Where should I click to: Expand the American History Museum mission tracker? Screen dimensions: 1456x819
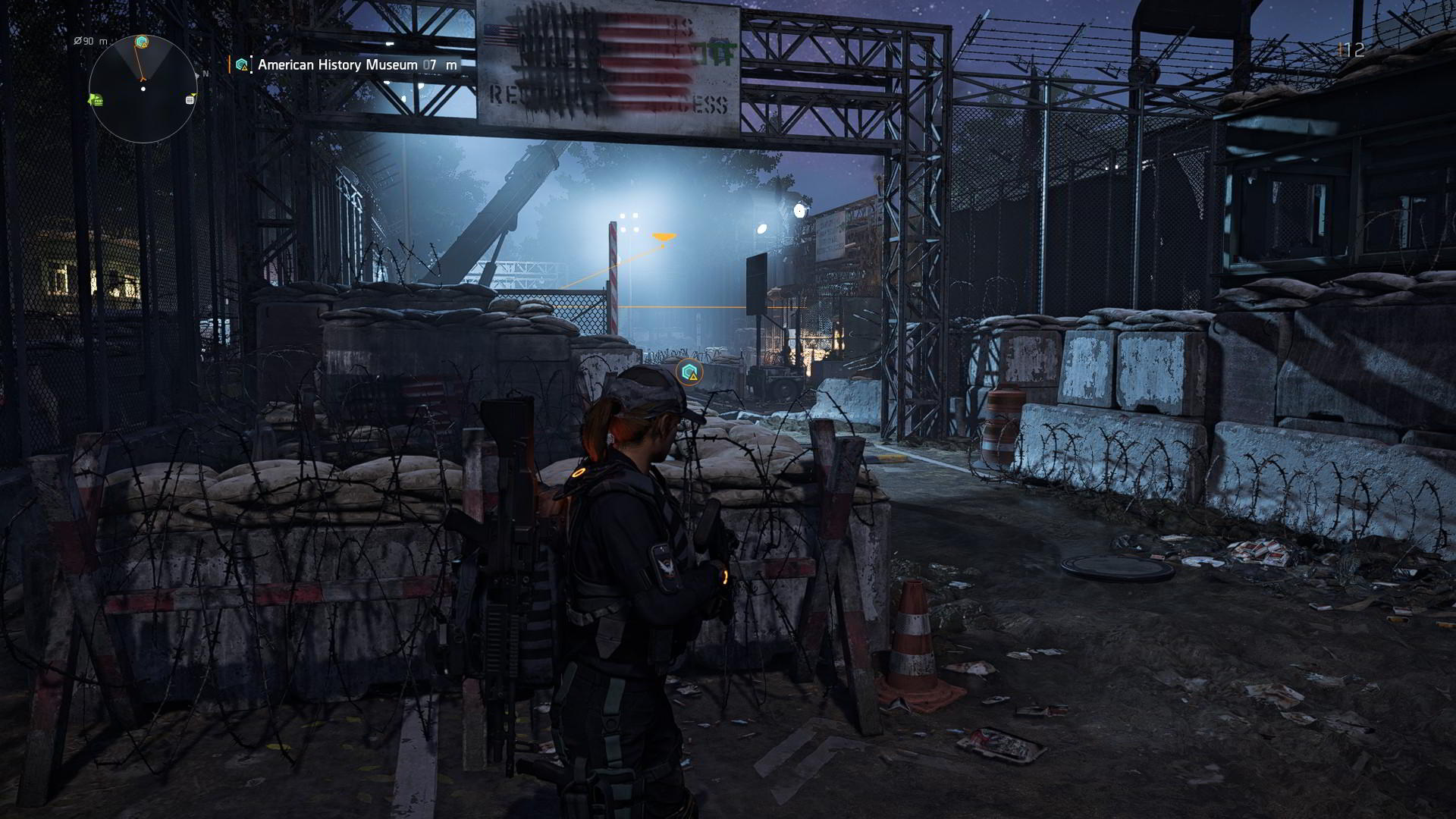(x=337, y=64)
